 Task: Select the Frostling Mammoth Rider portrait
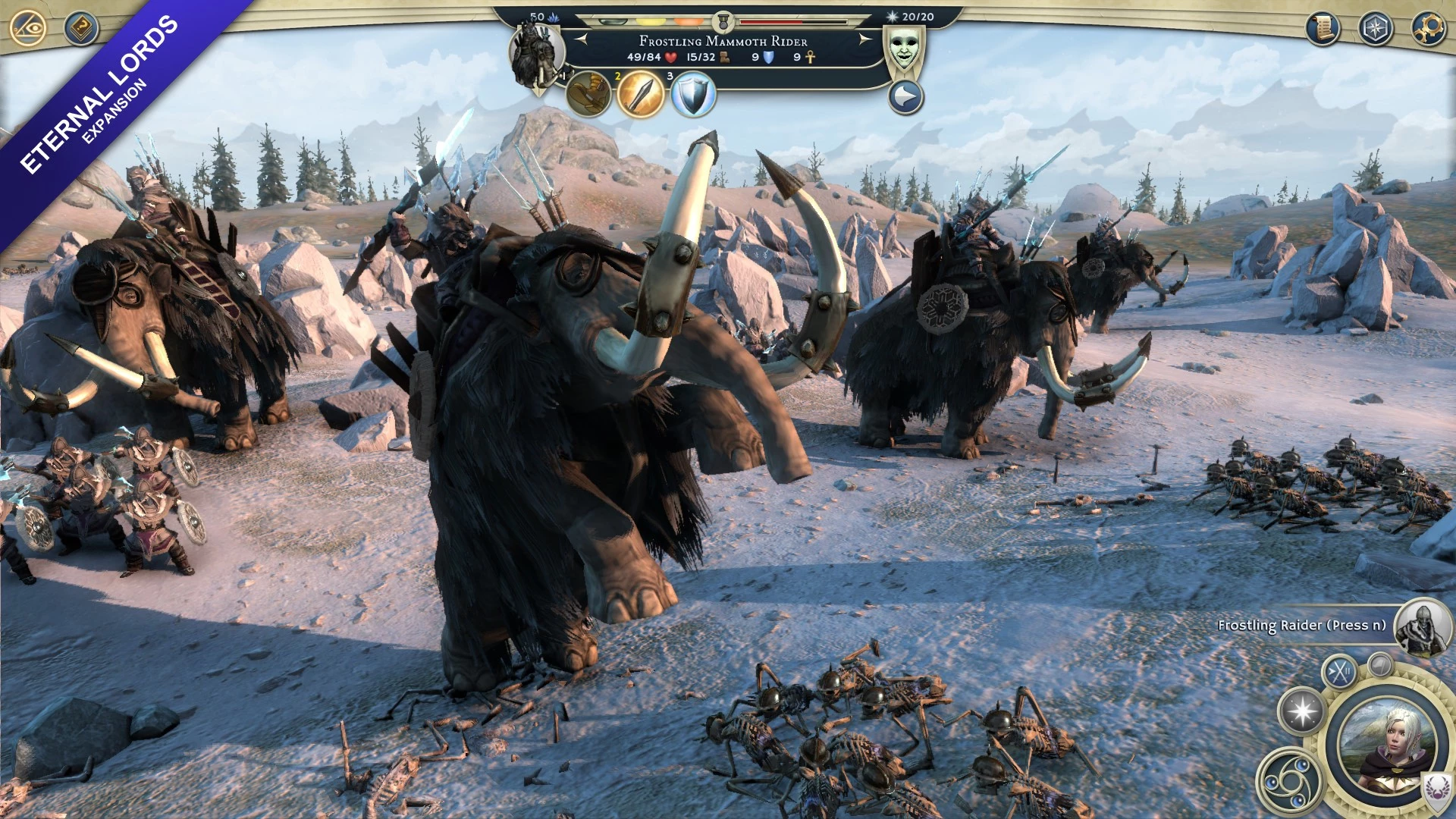[x=535, y=56]
